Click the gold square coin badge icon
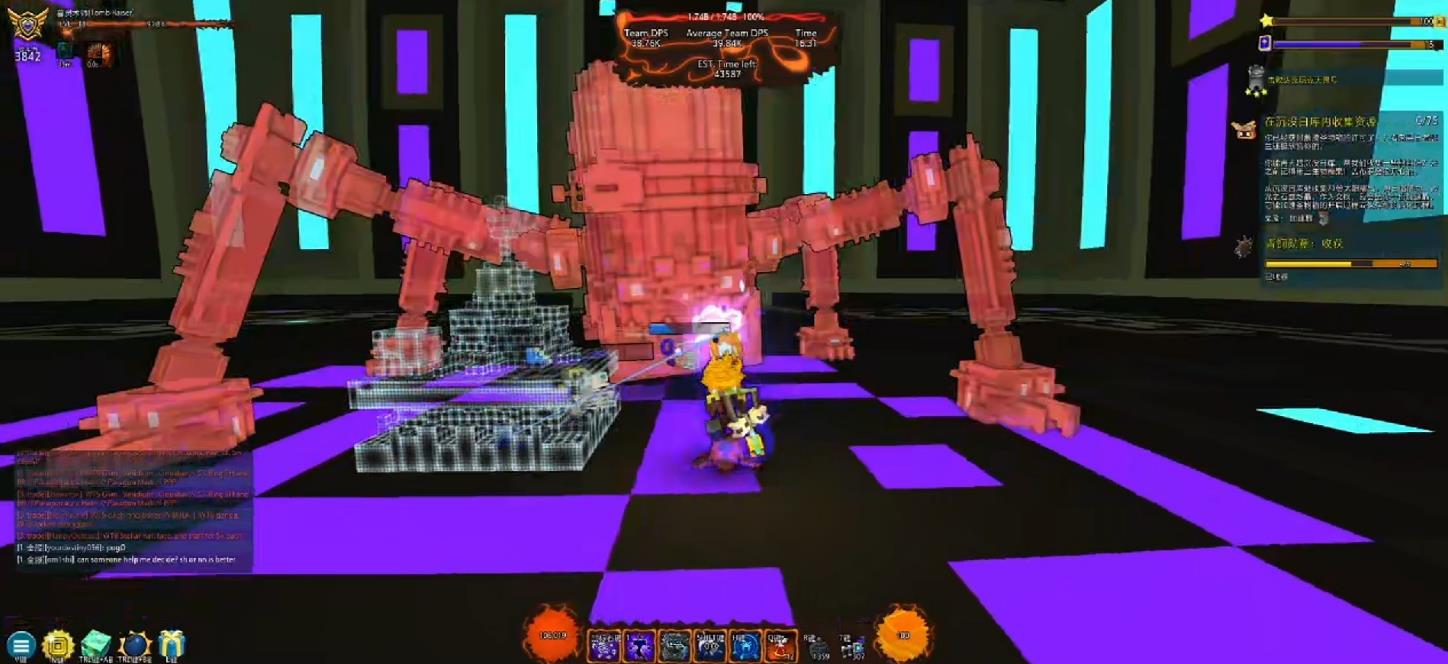The height and width of the screenshot is (664, 1448). coord(58,645)
